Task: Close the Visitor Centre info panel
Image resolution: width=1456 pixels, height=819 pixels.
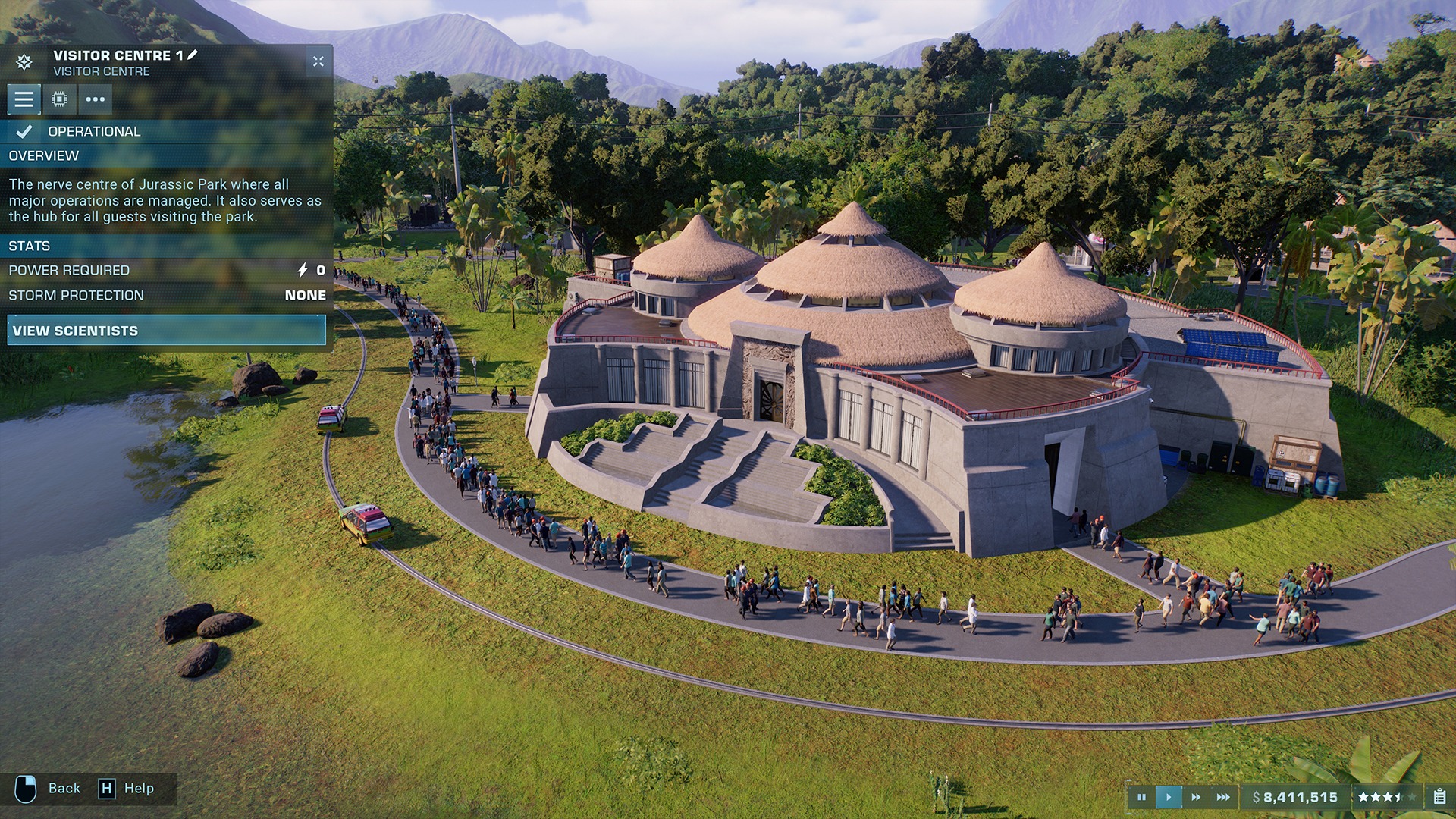Action: pyautogui.click(x=318, y=61)
